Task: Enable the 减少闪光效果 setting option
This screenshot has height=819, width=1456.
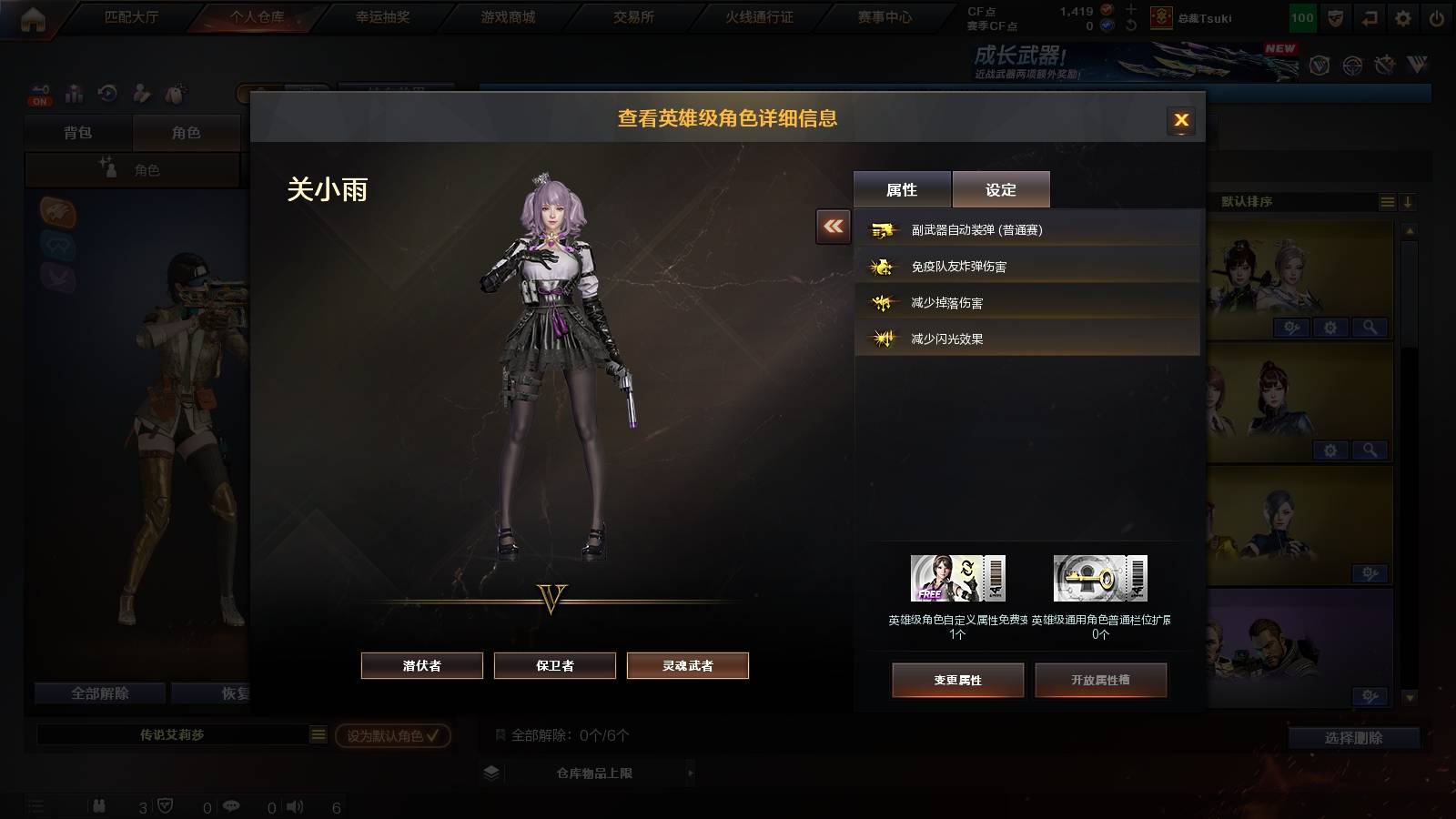Action: 946,338
